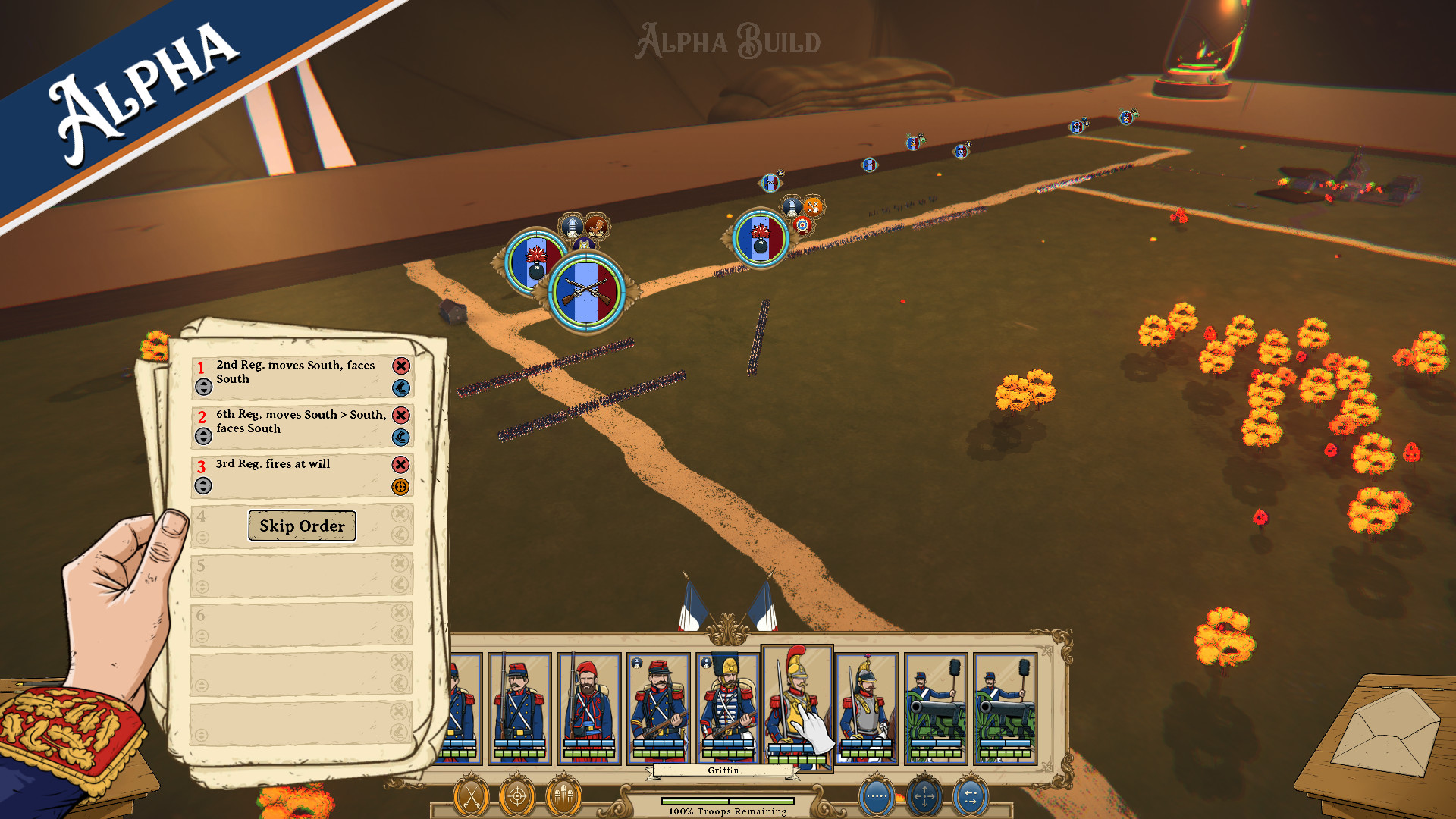
Task: Open the envelope on the desk
Action: coord(1386,732)
